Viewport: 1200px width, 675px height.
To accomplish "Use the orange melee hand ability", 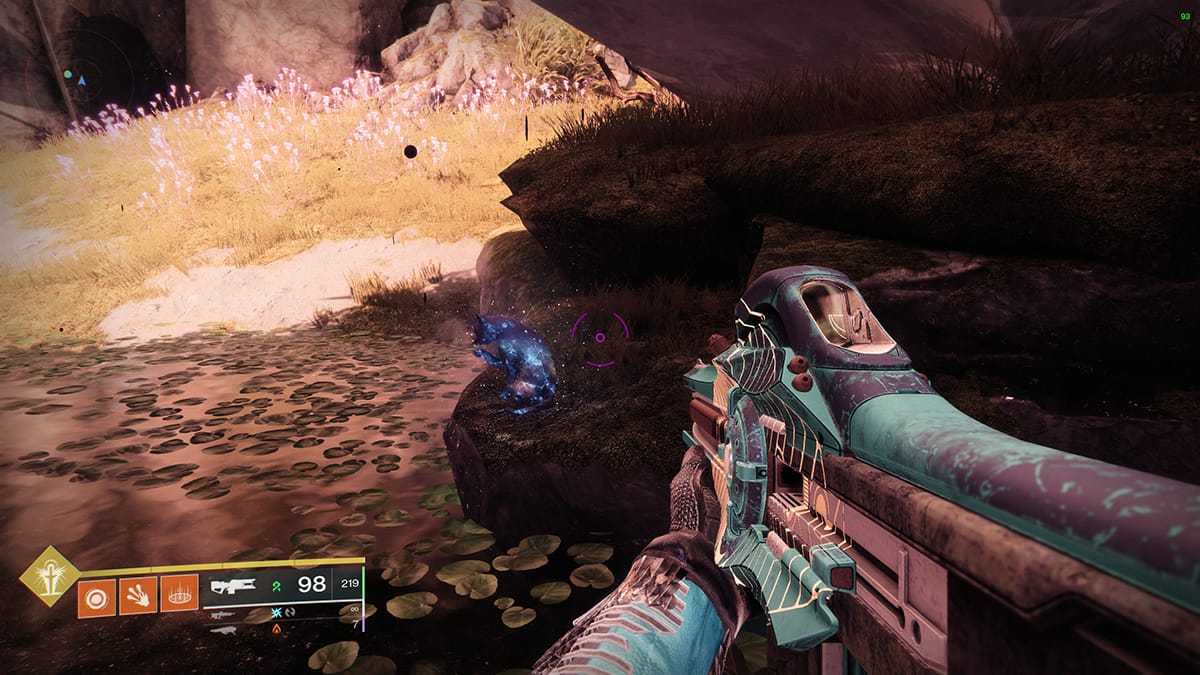I will pos(137,595).
